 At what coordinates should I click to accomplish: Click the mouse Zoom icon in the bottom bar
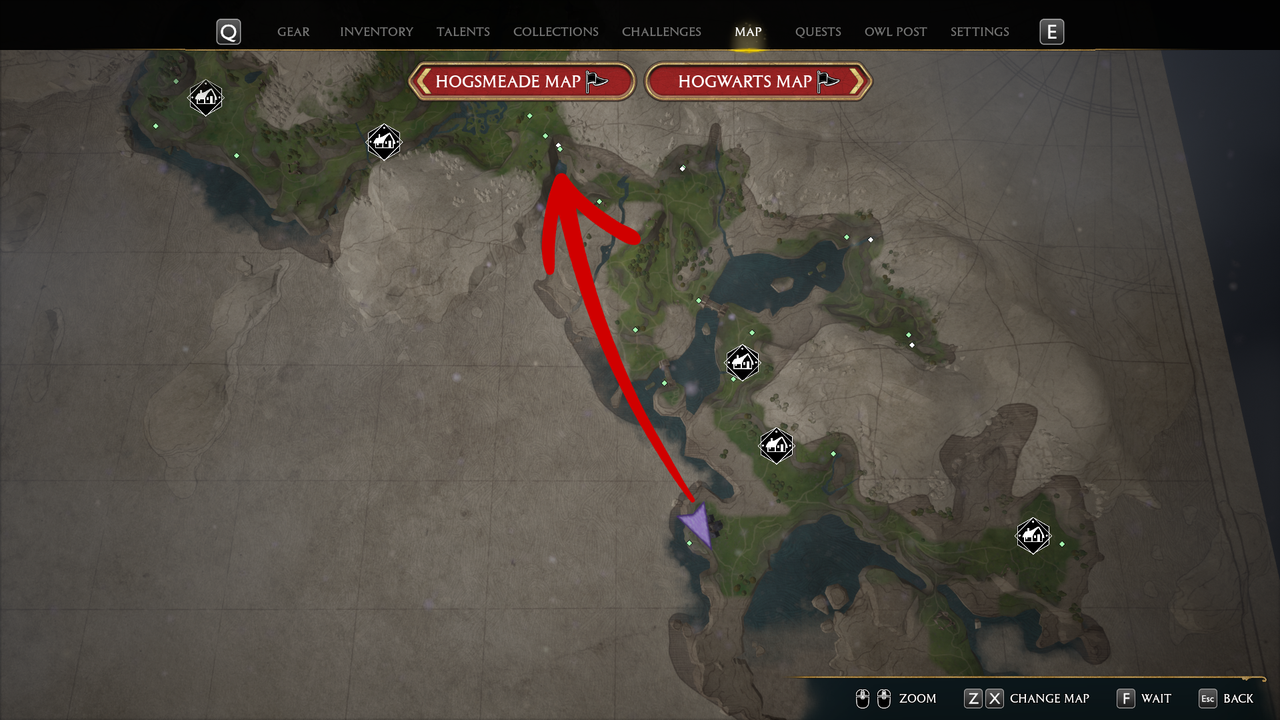(x=872, y=698)
